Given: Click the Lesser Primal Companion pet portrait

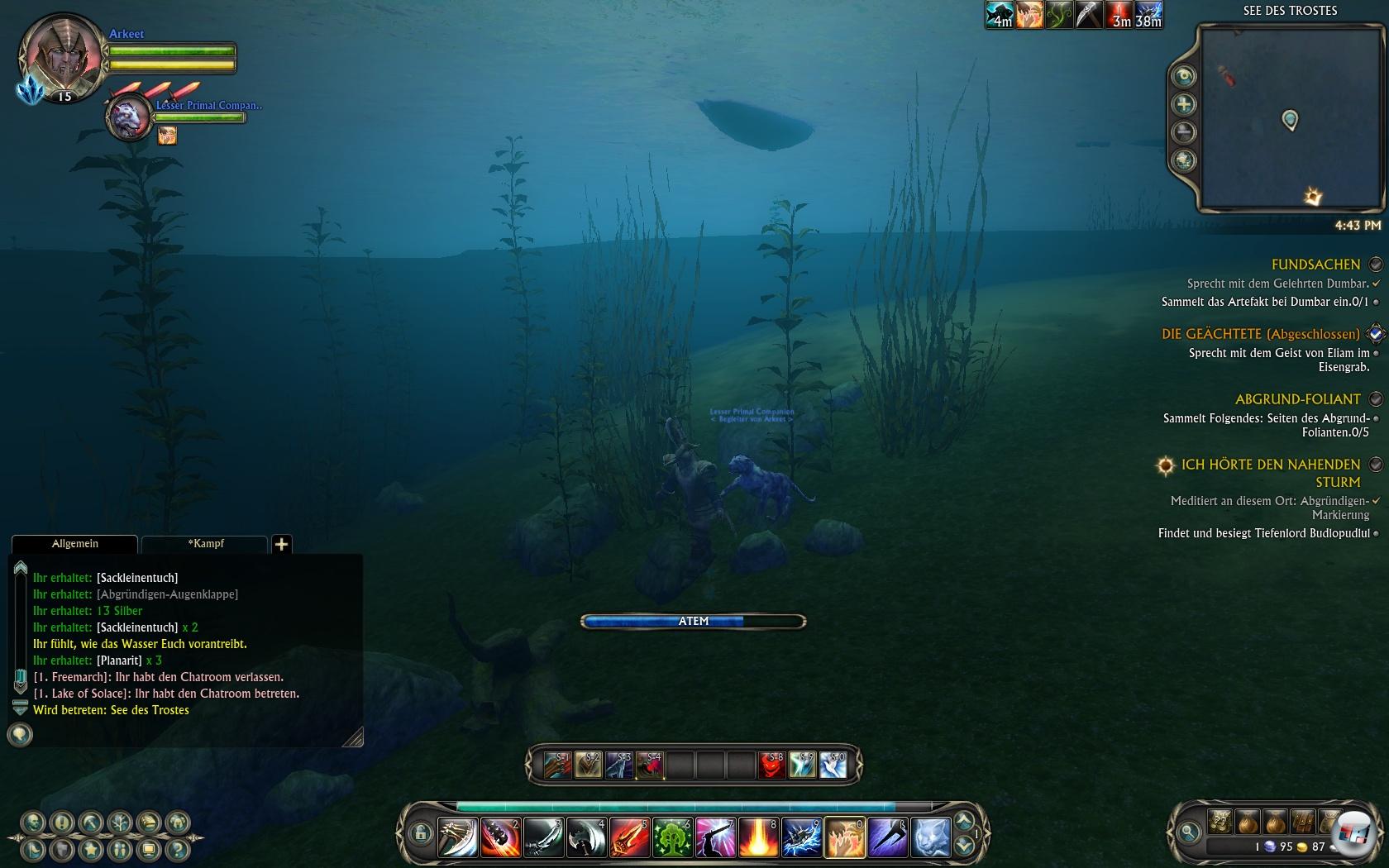Looking at the screenshot, I should click(x=130, y=118).
